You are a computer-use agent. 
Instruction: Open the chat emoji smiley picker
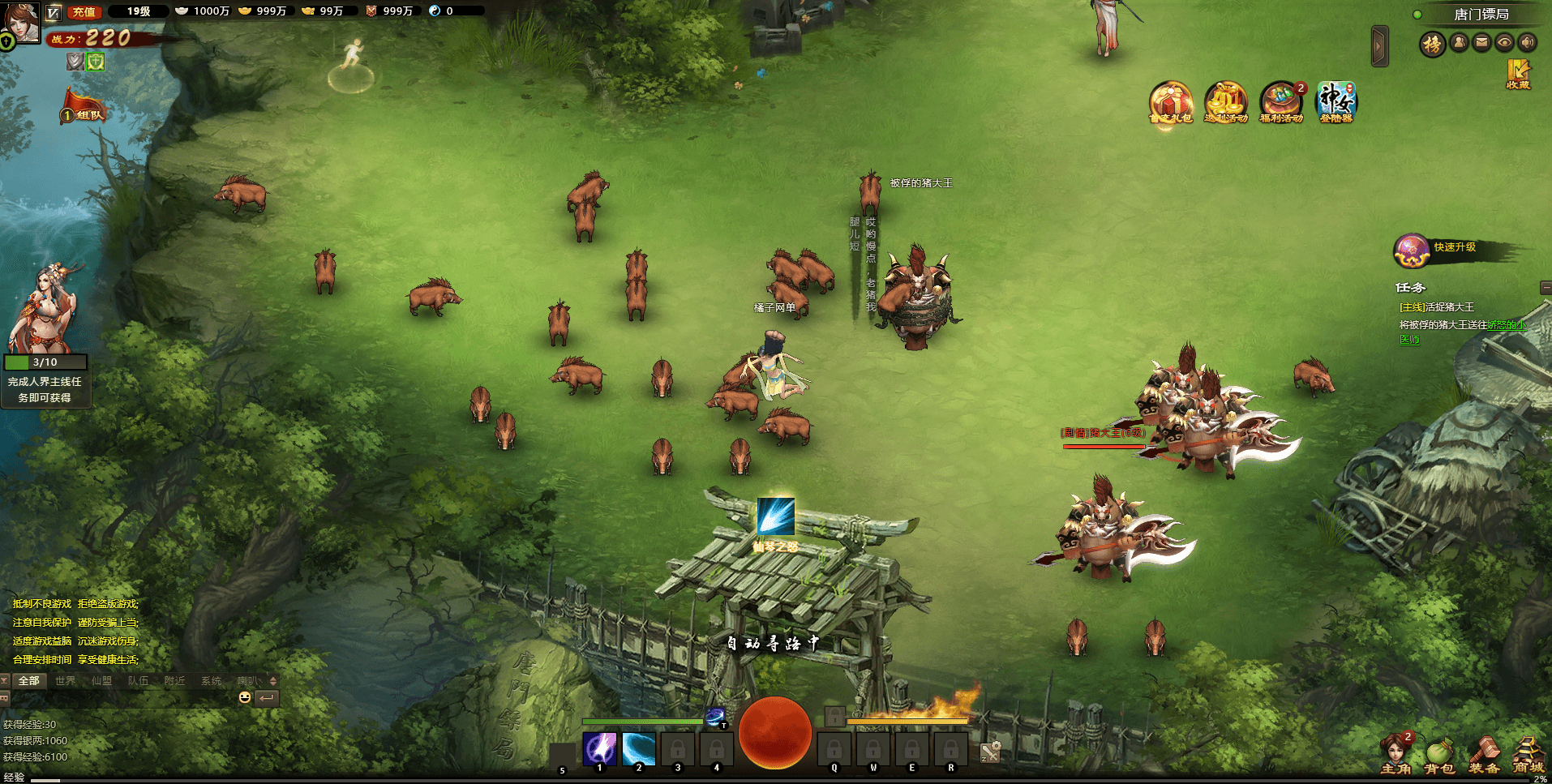coord(245,697)
